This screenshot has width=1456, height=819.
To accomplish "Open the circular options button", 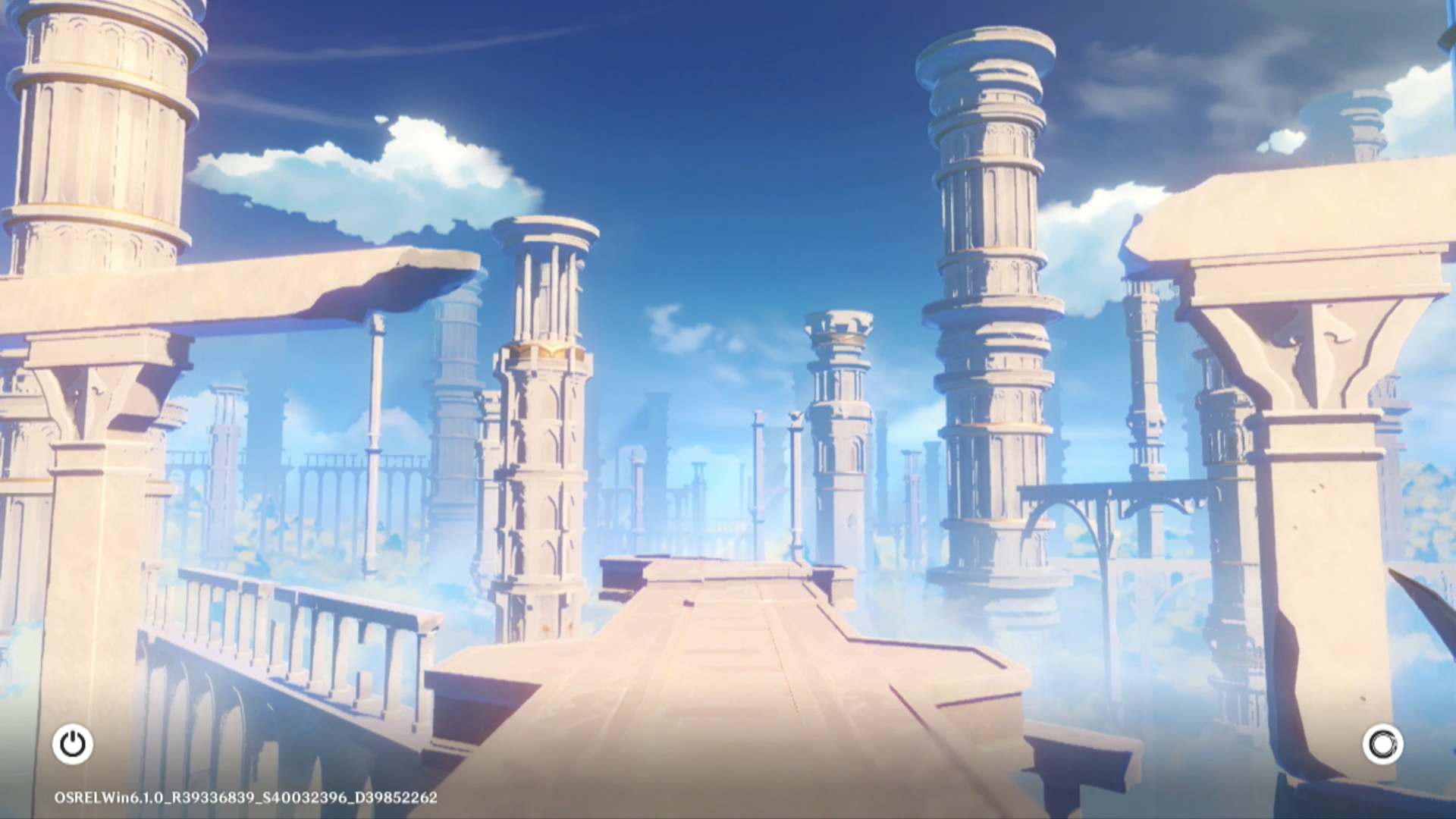I will pos(1382,744).
